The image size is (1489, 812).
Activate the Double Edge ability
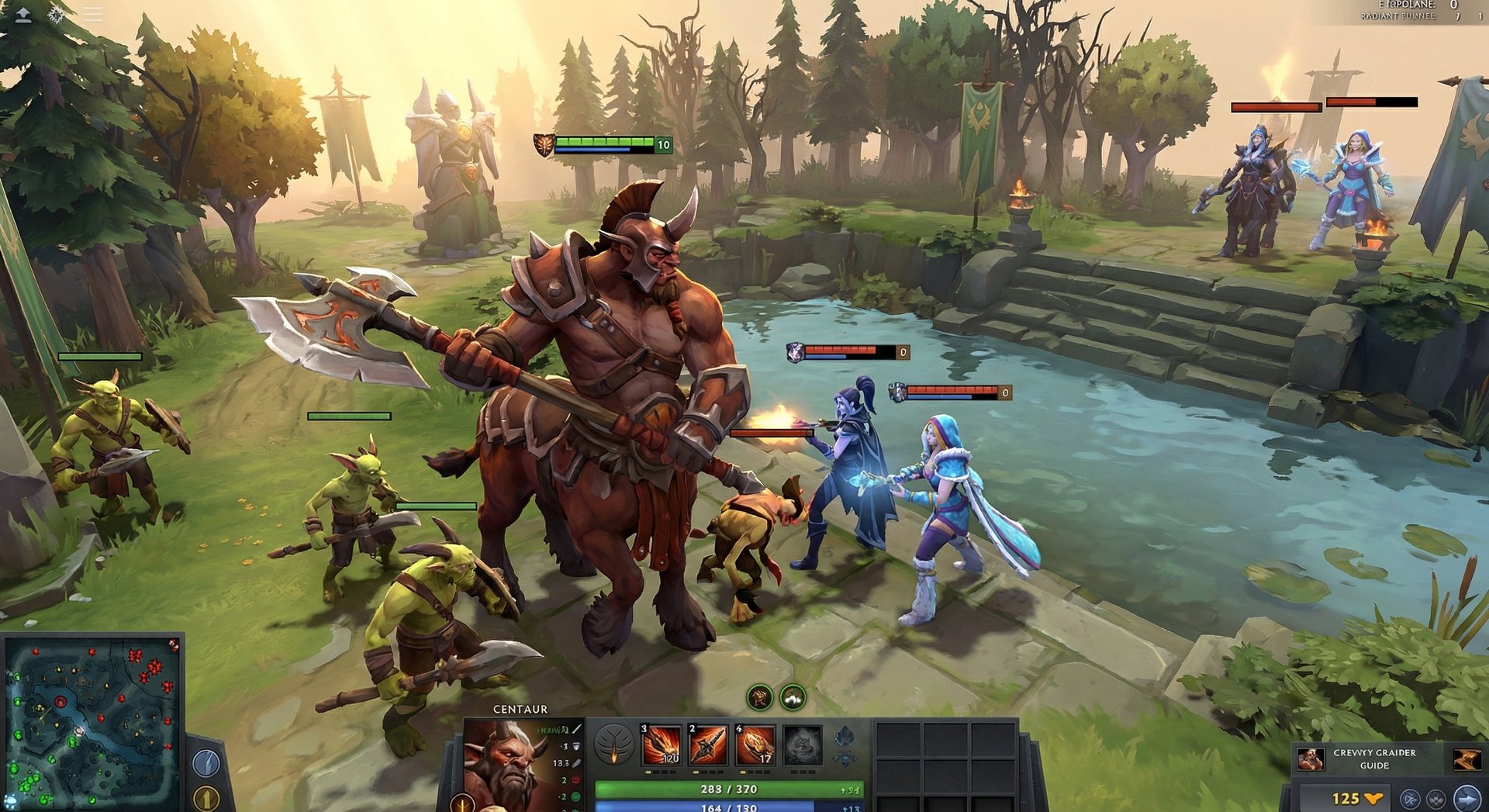click(x=708, y=745)
